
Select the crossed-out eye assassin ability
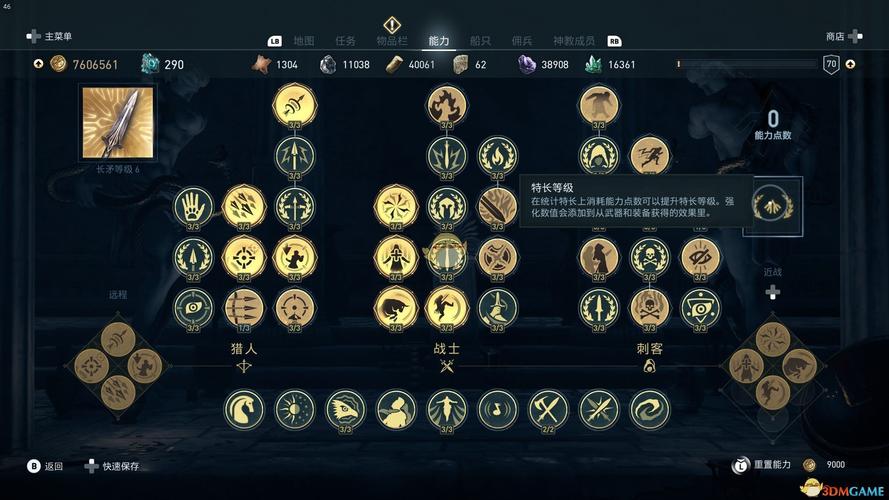pos(700,257)
